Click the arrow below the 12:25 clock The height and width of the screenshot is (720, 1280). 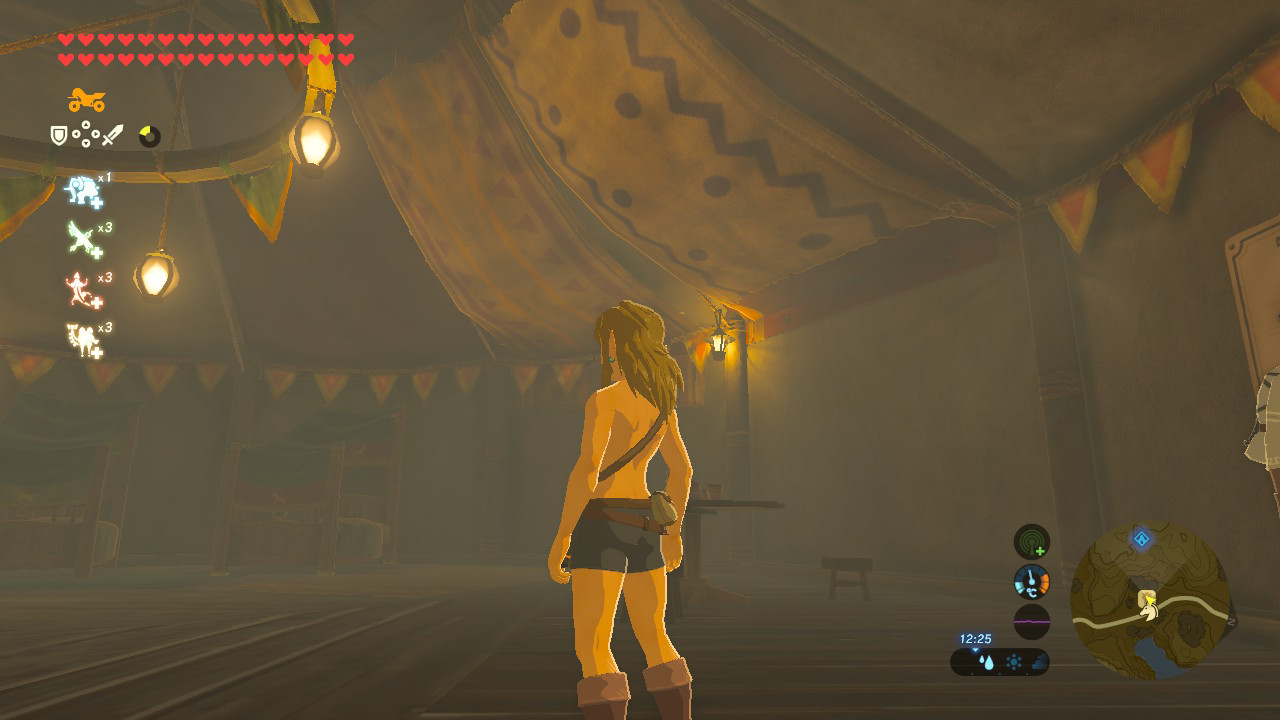(x=976, y=649)
